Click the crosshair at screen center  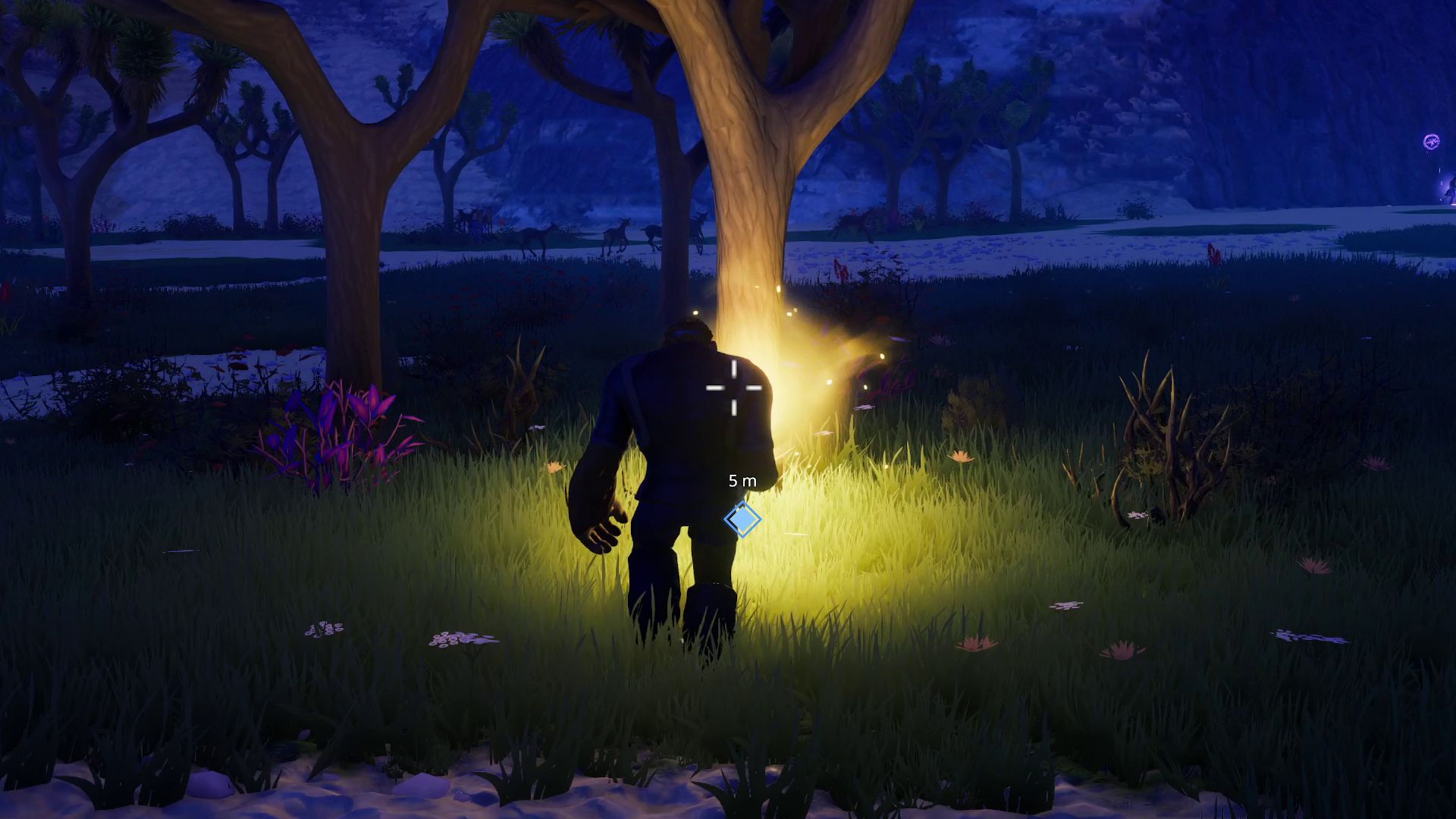click(x=733, y=388)
